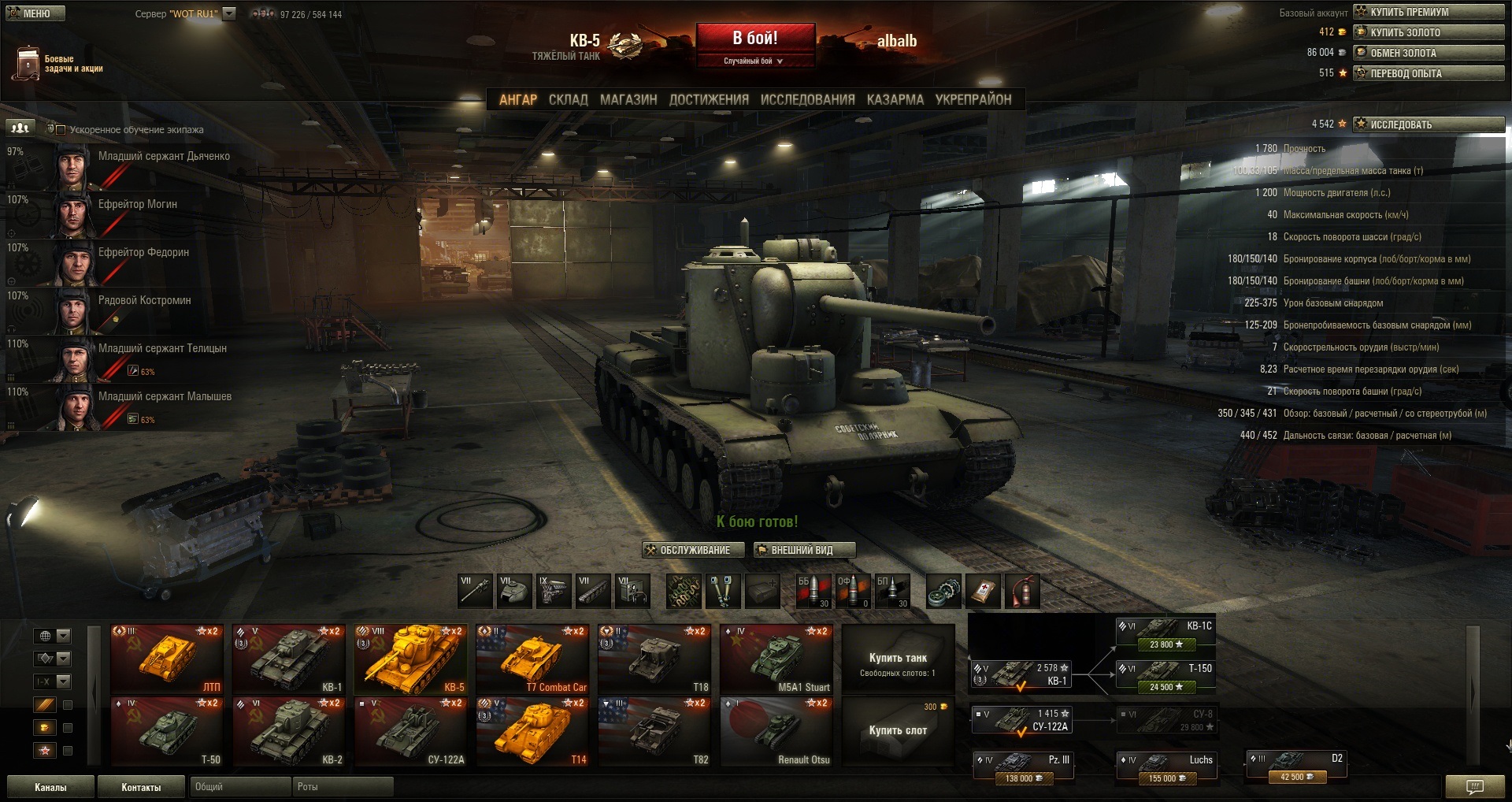Screen dimensions: 1512x802
Task: Switch to the УКРЕПРАЙОН tab
Action: tap(973, 100)
